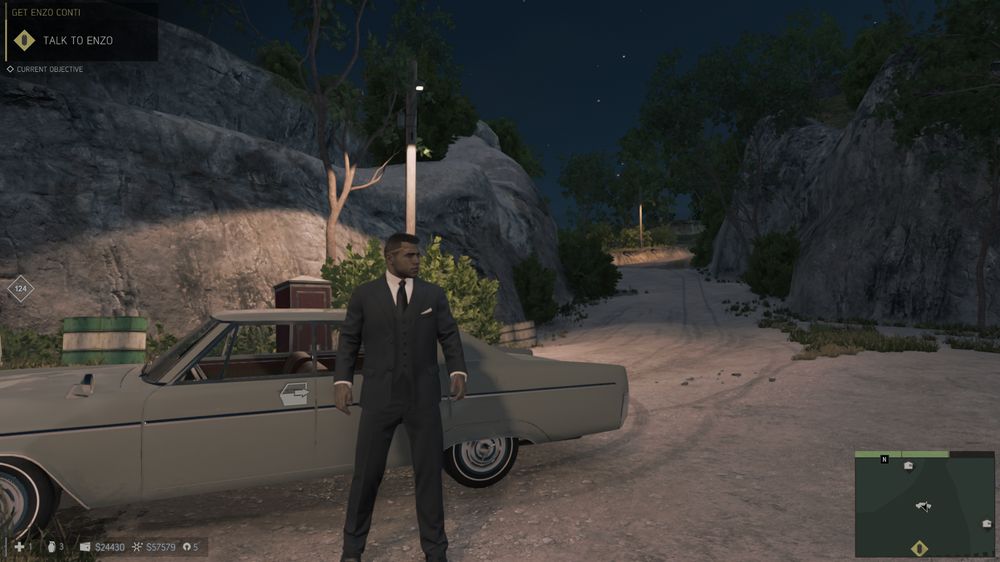
Task: Click the burst icon next to $57579
Action: coord(138,547)
